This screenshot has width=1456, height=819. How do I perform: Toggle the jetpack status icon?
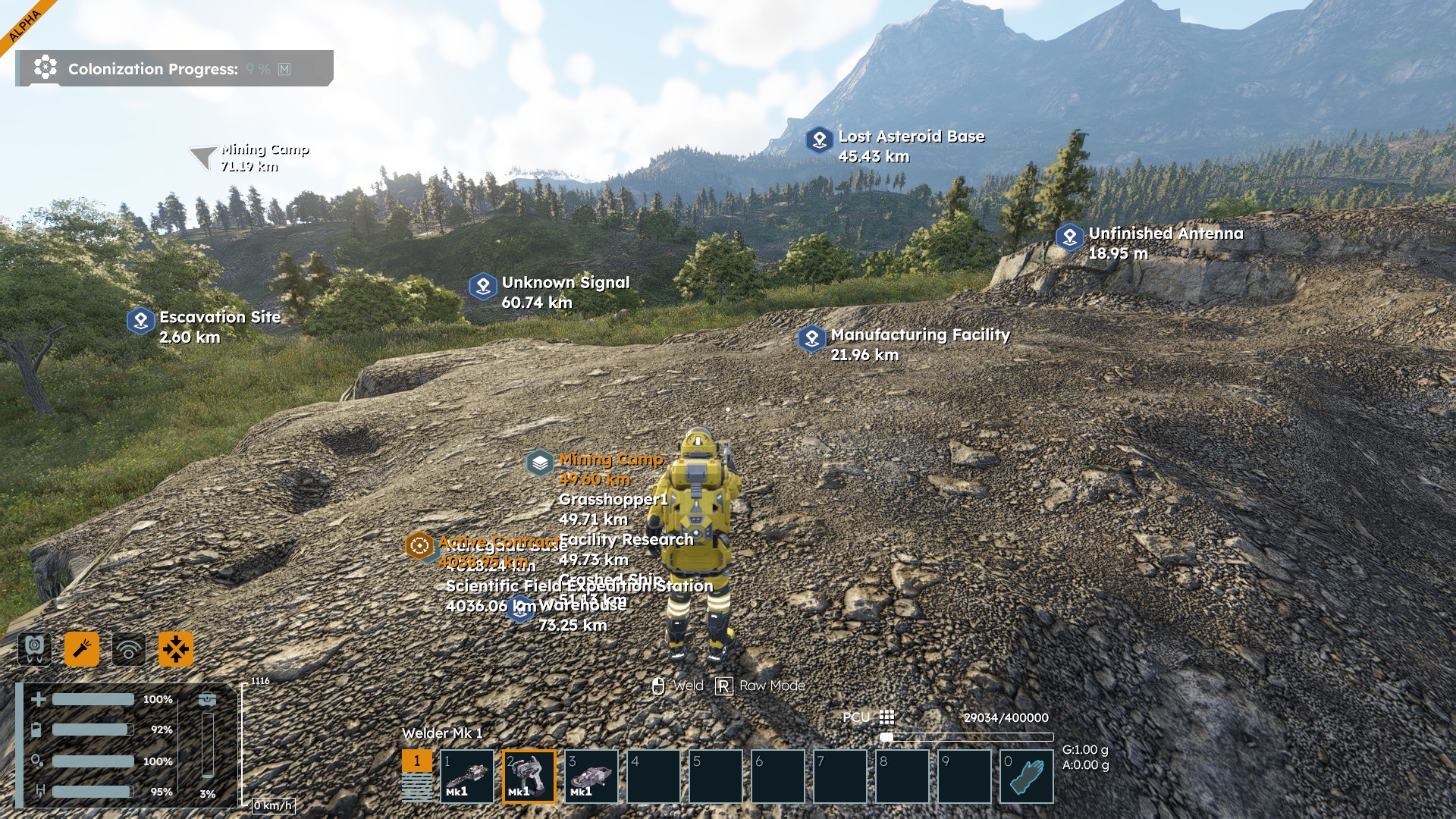(35, 648)
